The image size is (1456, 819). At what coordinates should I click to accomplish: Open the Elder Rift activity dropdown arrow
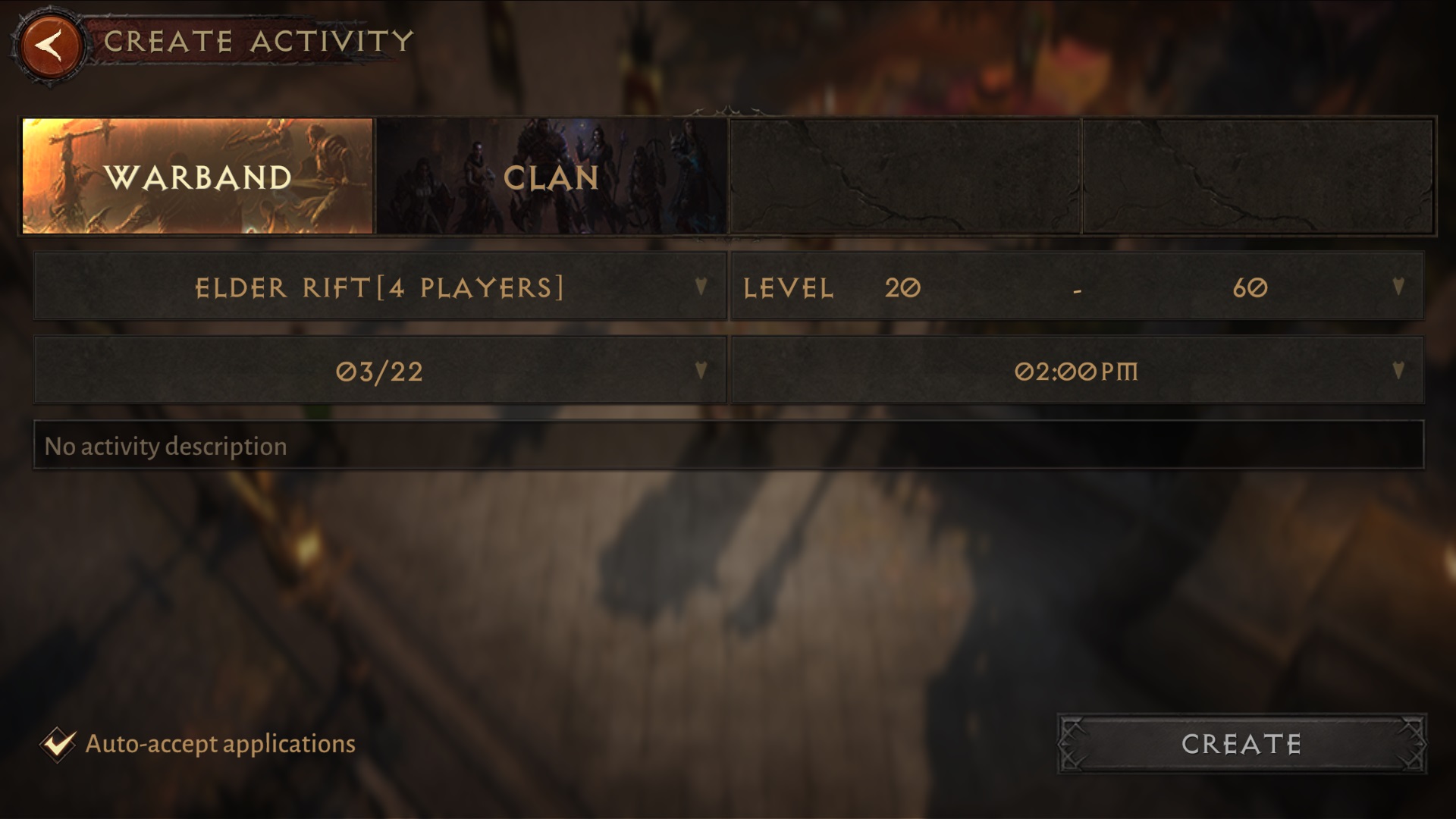click(x=701, y=287)
